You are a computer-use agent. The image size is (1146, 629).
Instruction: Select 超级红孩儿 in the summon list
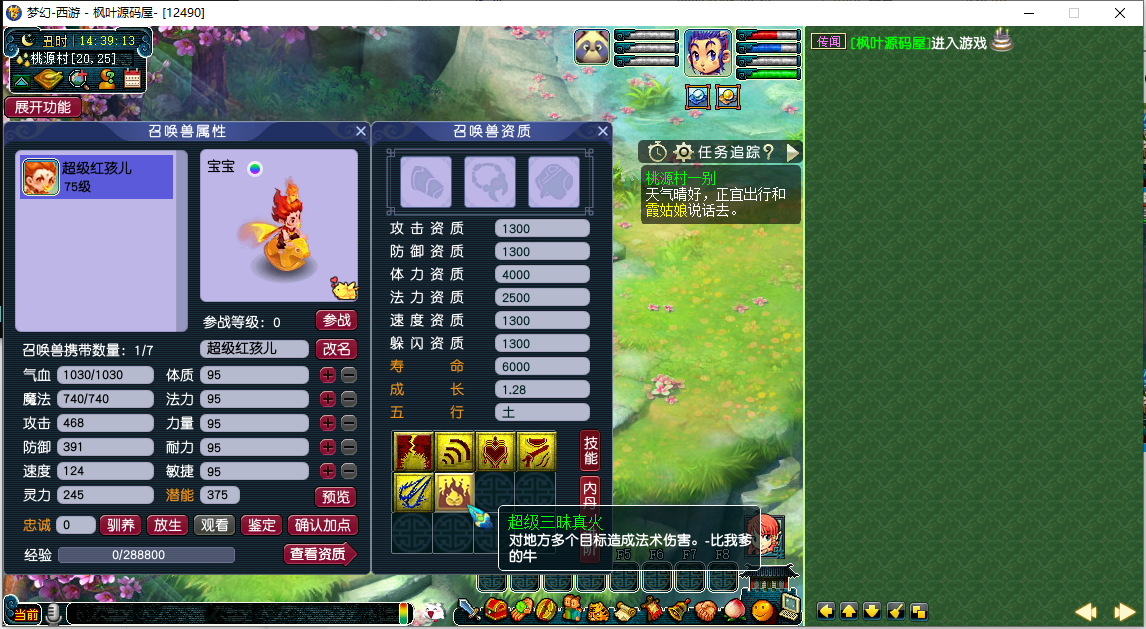tap(96, 176)
